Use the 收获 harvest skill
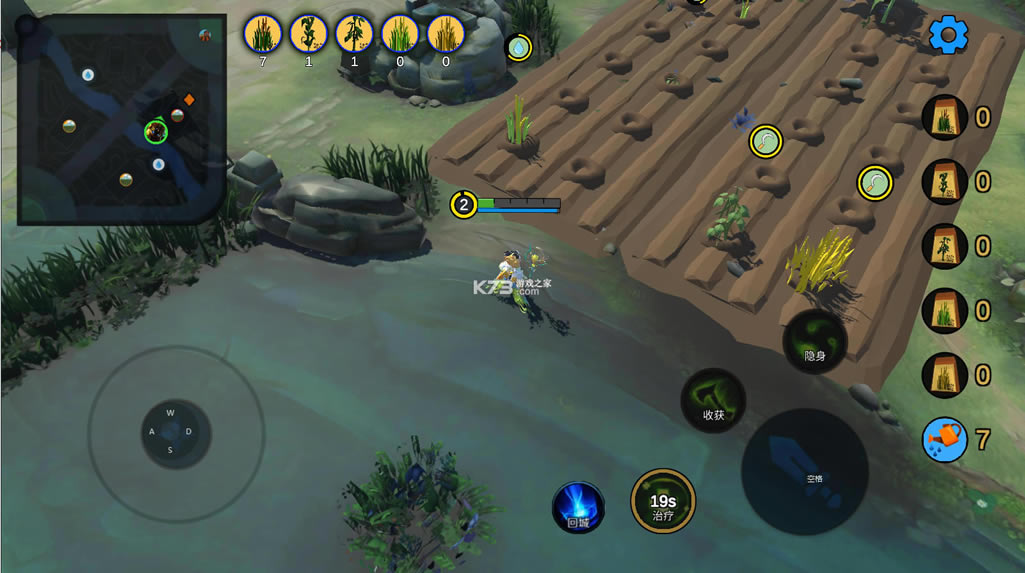This screenshot has height=573, width=1025. pyautogui.click(x=713, y=400)
